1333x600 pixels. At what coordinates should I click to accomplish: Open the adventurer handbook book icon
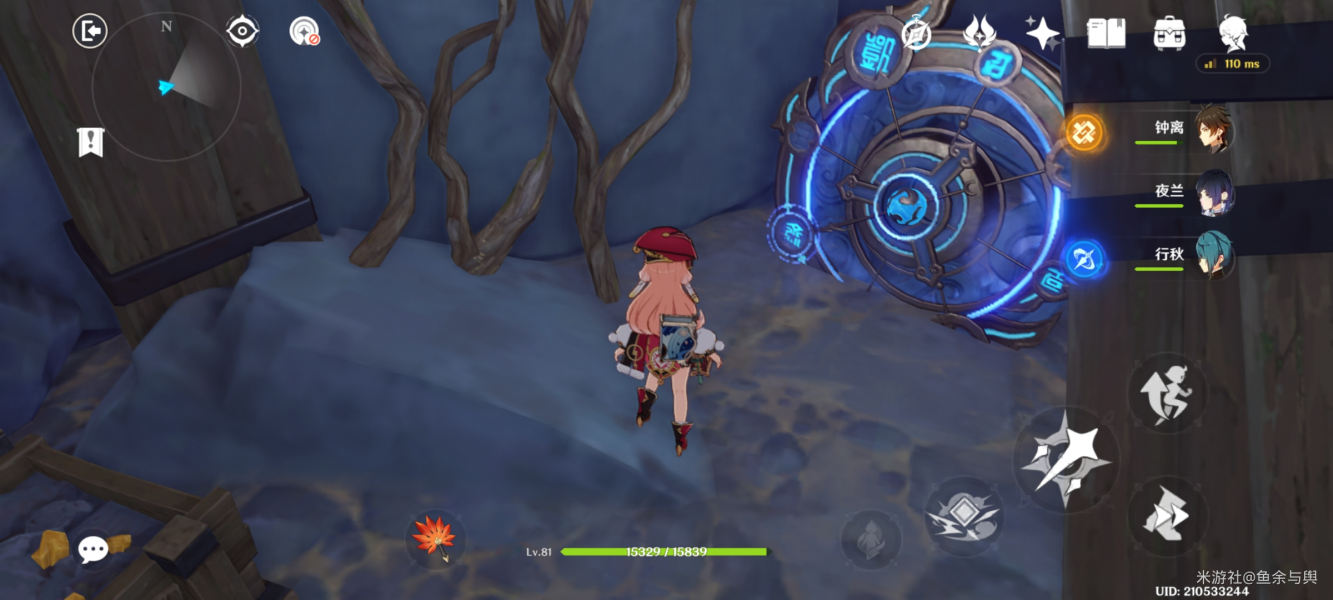[x=1106, y=33]
